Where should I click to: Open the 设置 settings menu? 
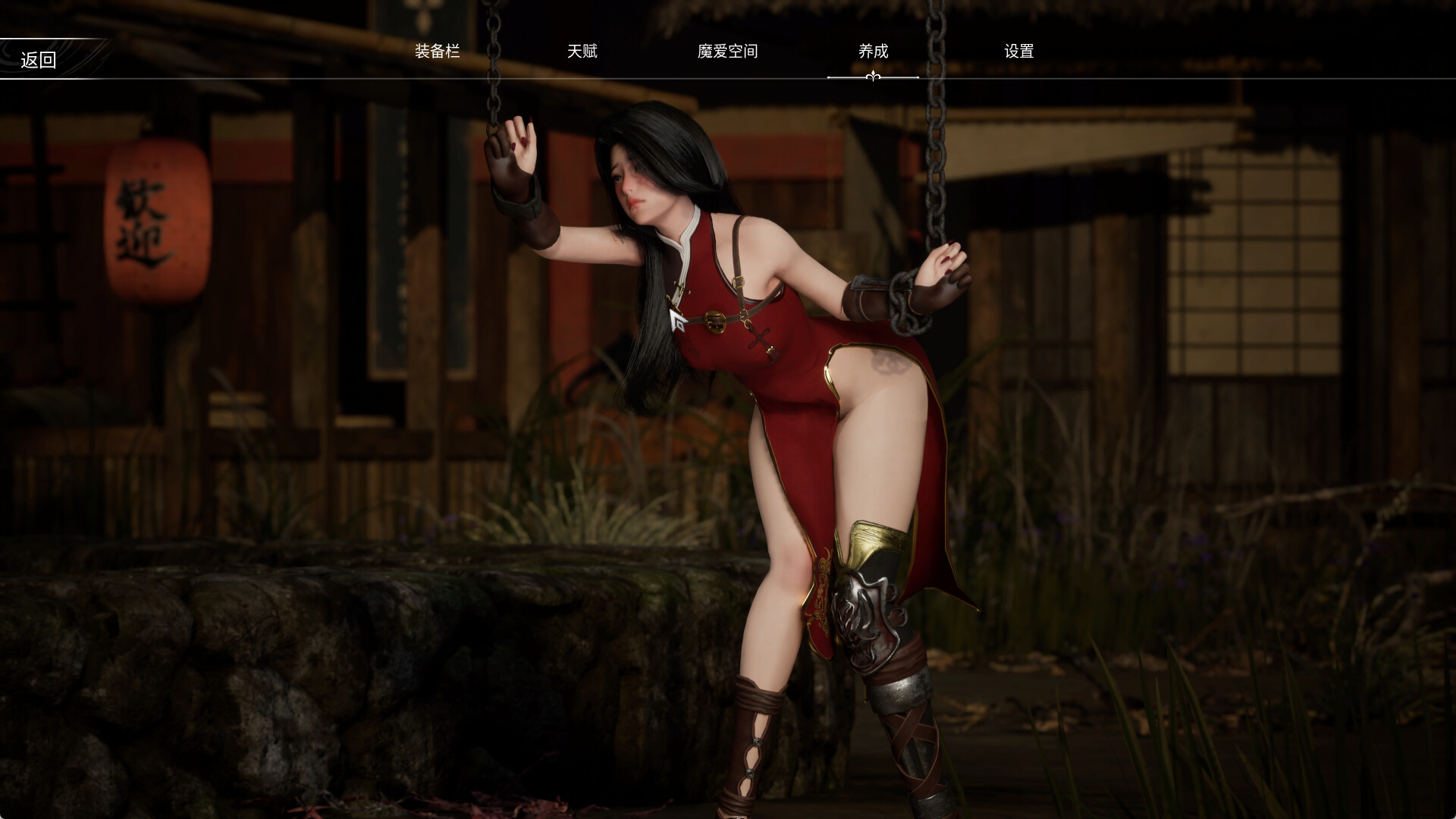(x=1019, y=52)
